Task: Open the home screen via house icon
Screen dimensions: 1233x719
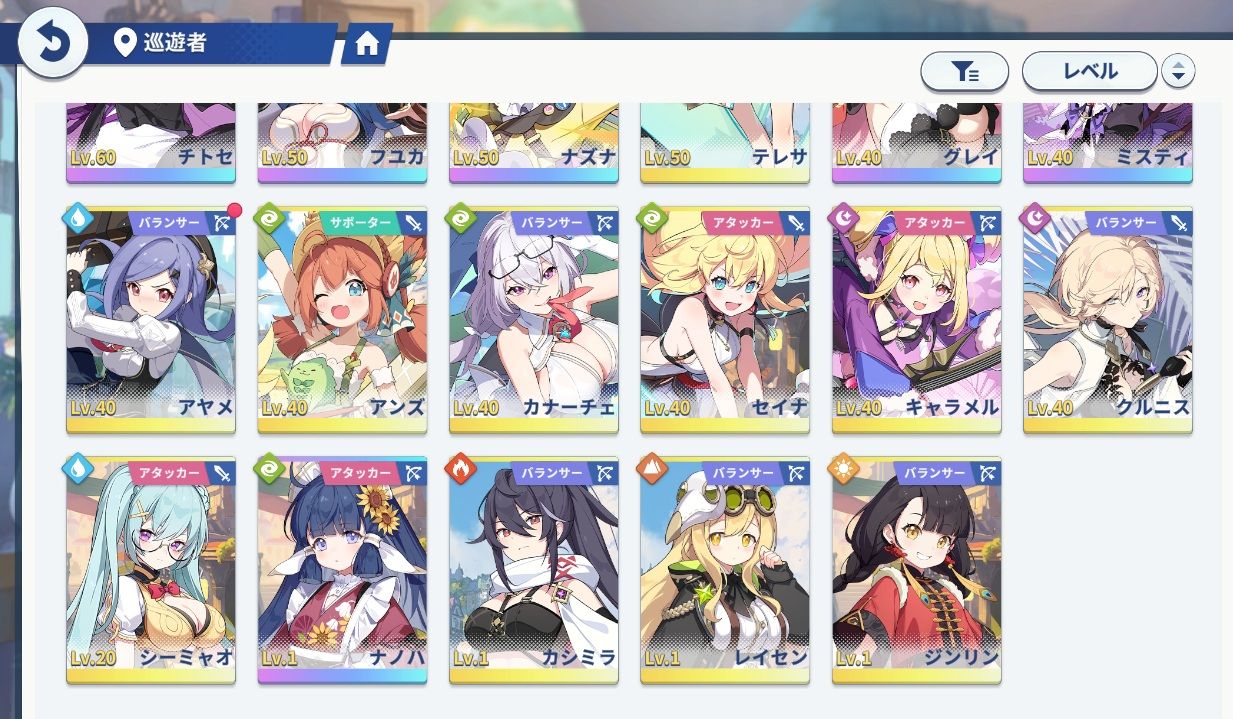Action: (x=367, y=44)
